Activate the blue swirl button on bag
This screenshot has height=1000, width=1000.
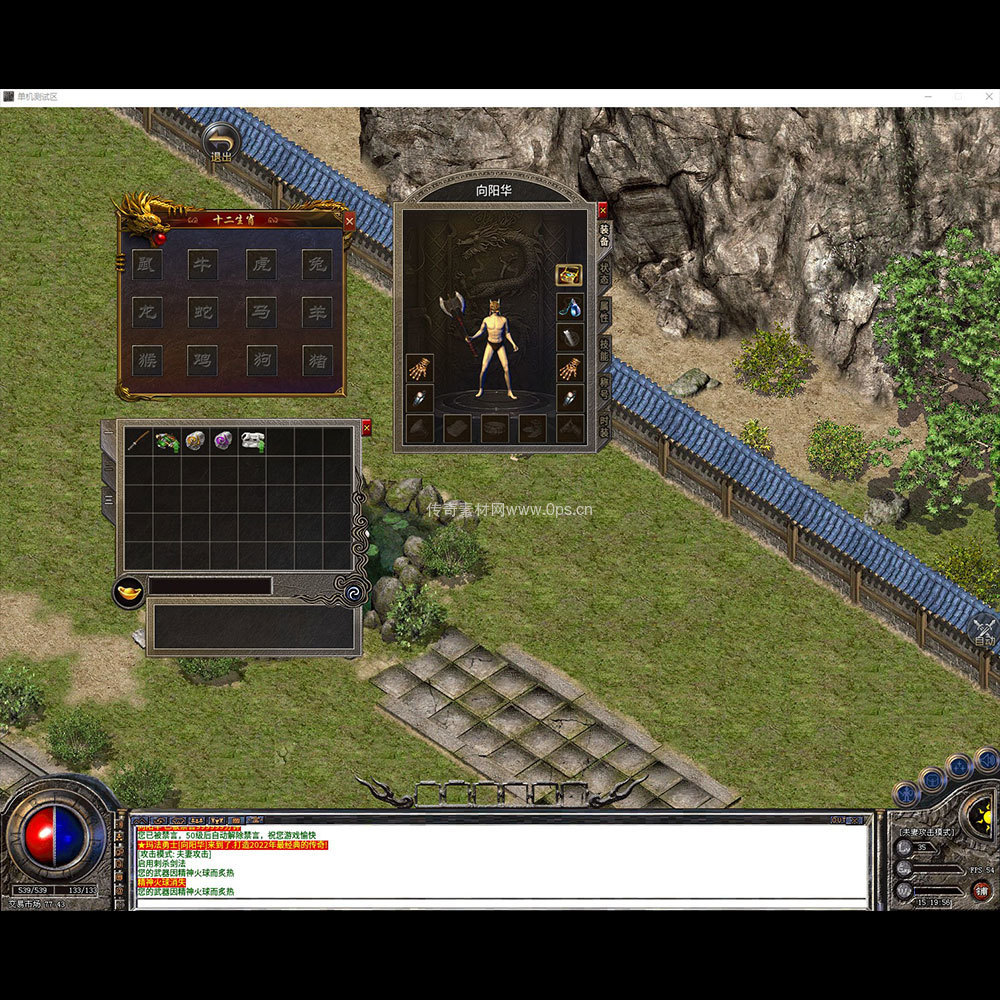pos(352,594)
